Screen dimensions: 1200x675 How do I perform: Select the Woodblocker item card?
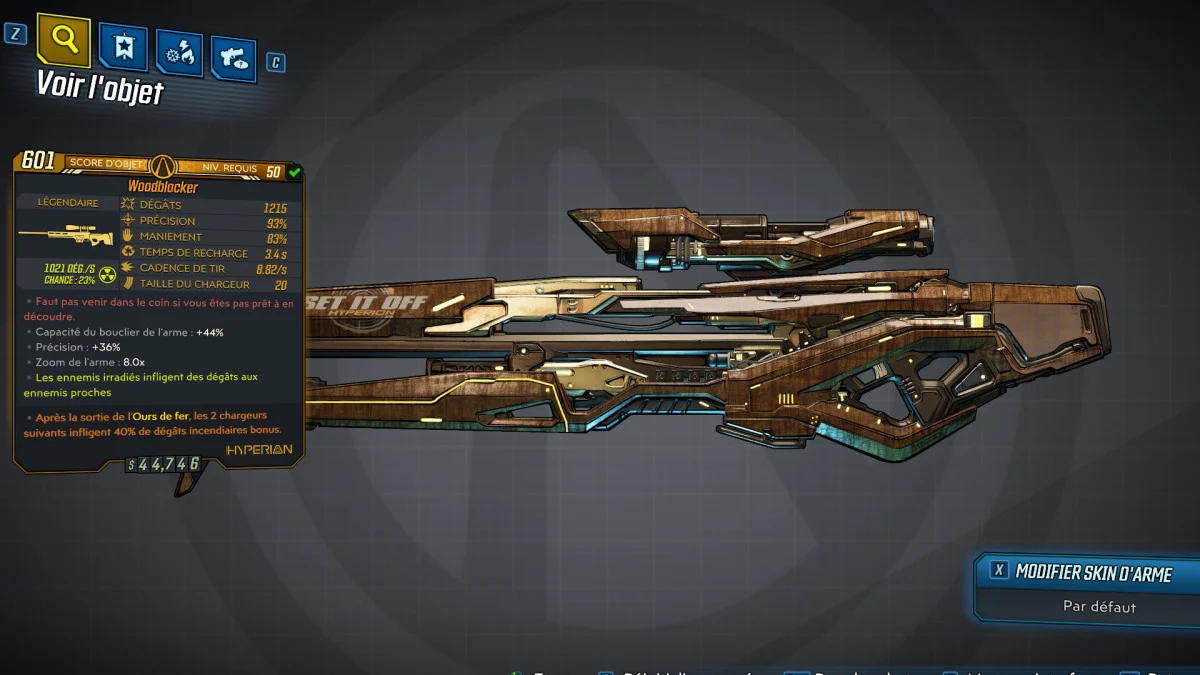[x=160, y=310]
